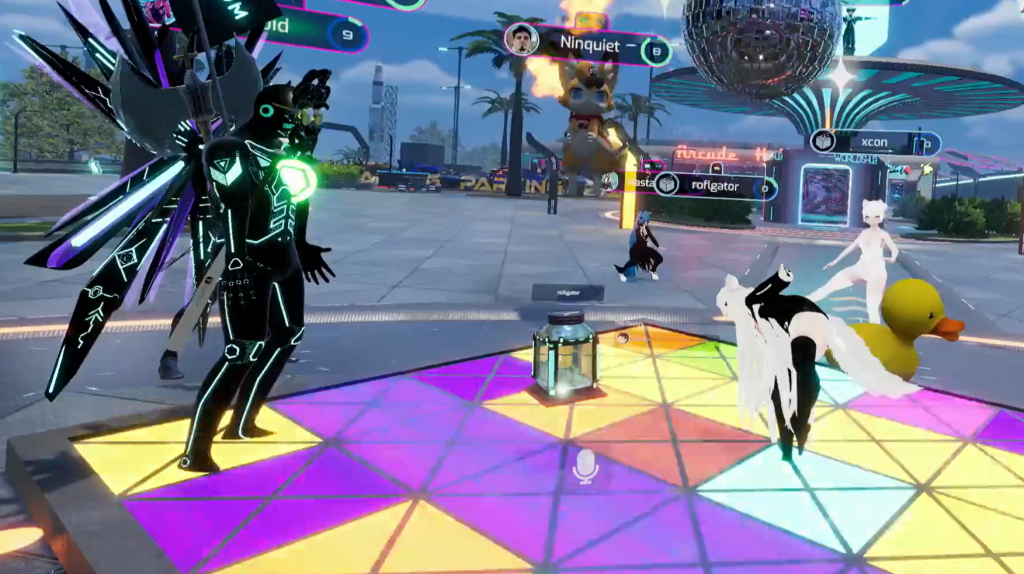Click Ninquiet's profile picture
This screenshot has height=574, width=1024.
(x=522, y=40)
